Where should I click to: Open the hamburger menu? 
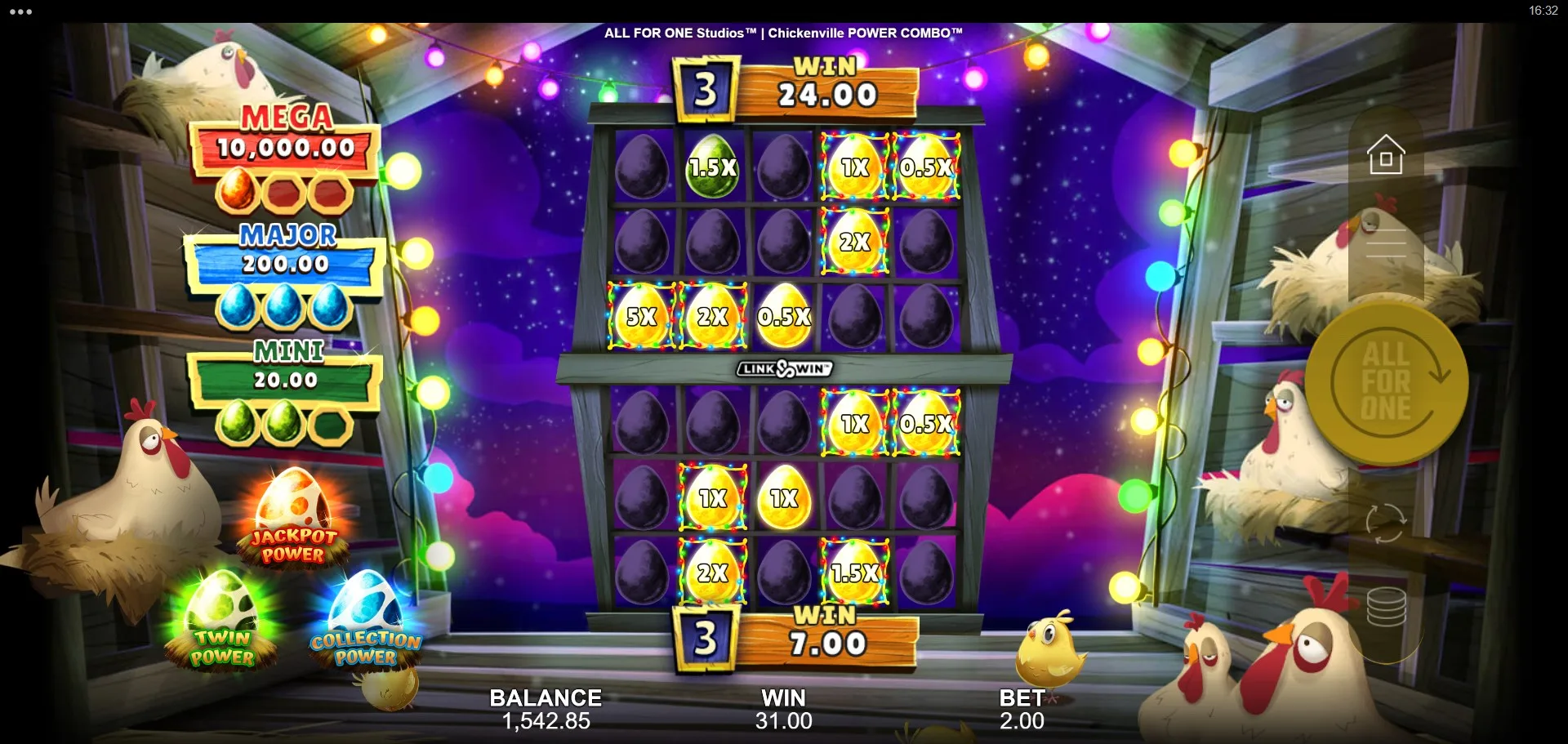(x=1386, y=243)
